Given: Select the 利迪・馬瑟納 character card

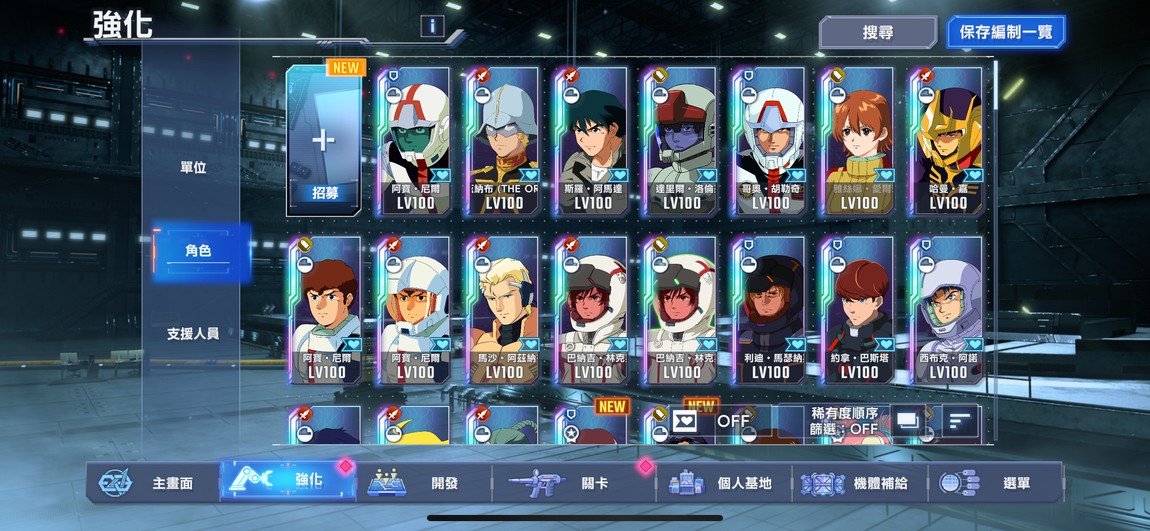Looking at the screenshot, I should 769,309.
